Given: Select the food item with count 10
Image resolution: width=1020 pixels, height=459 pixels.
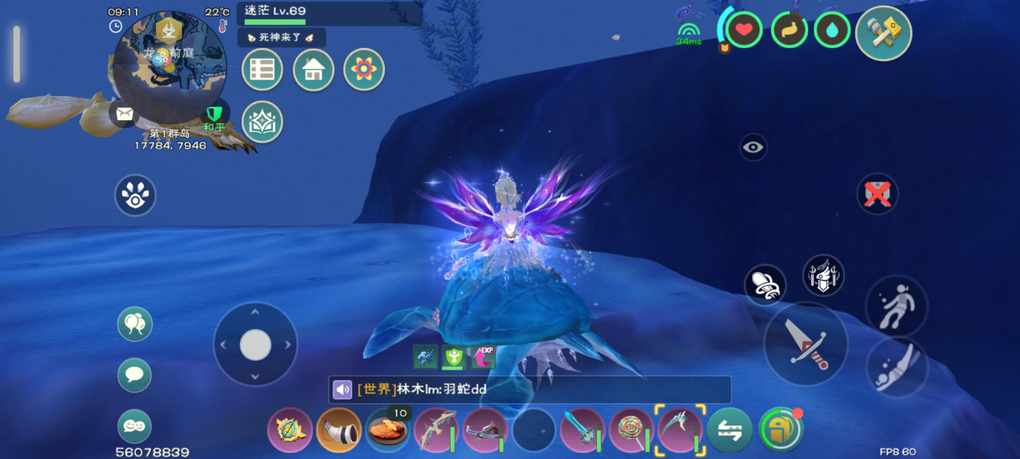Looking at the screenshot, I should point(388,431).
